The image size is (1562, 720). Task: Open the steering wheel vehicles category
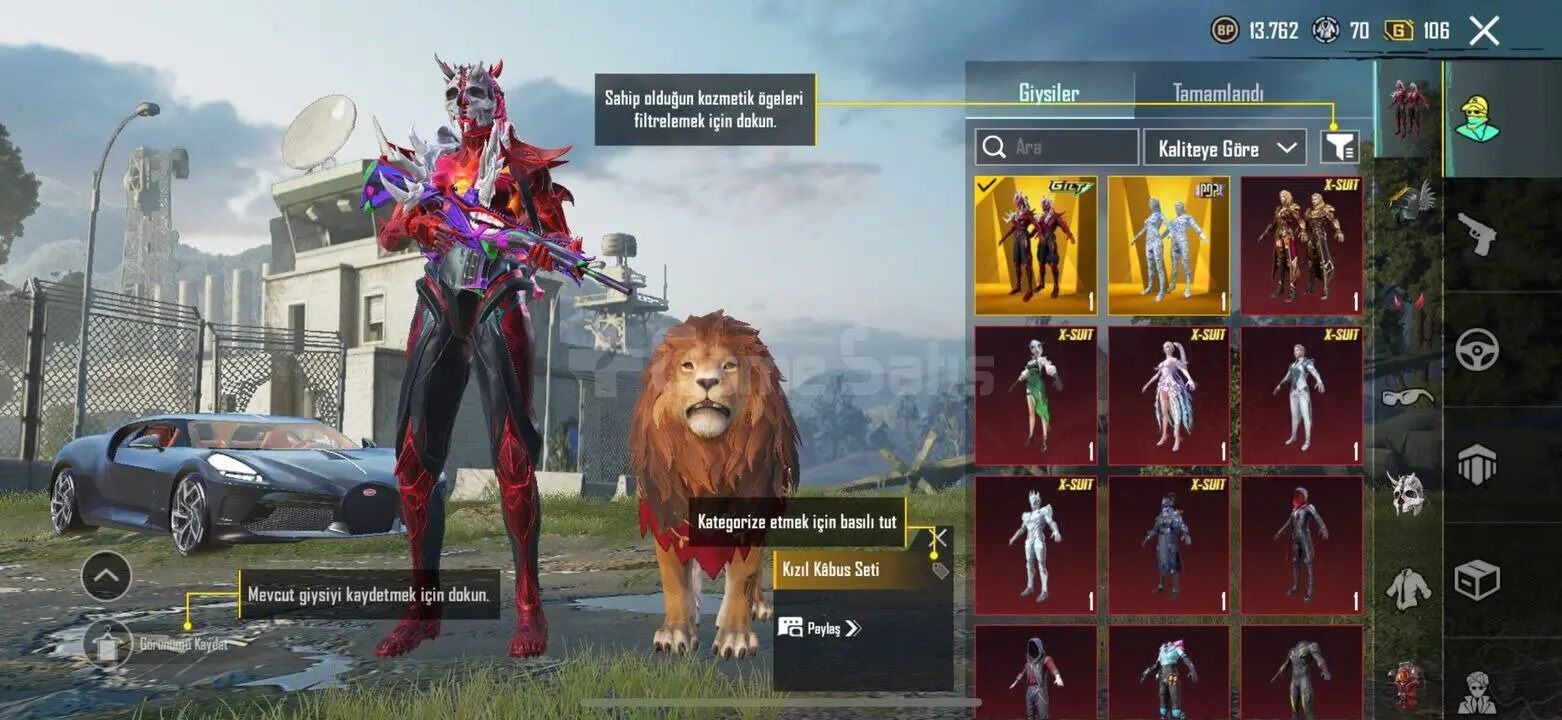tap(1476, 350)
